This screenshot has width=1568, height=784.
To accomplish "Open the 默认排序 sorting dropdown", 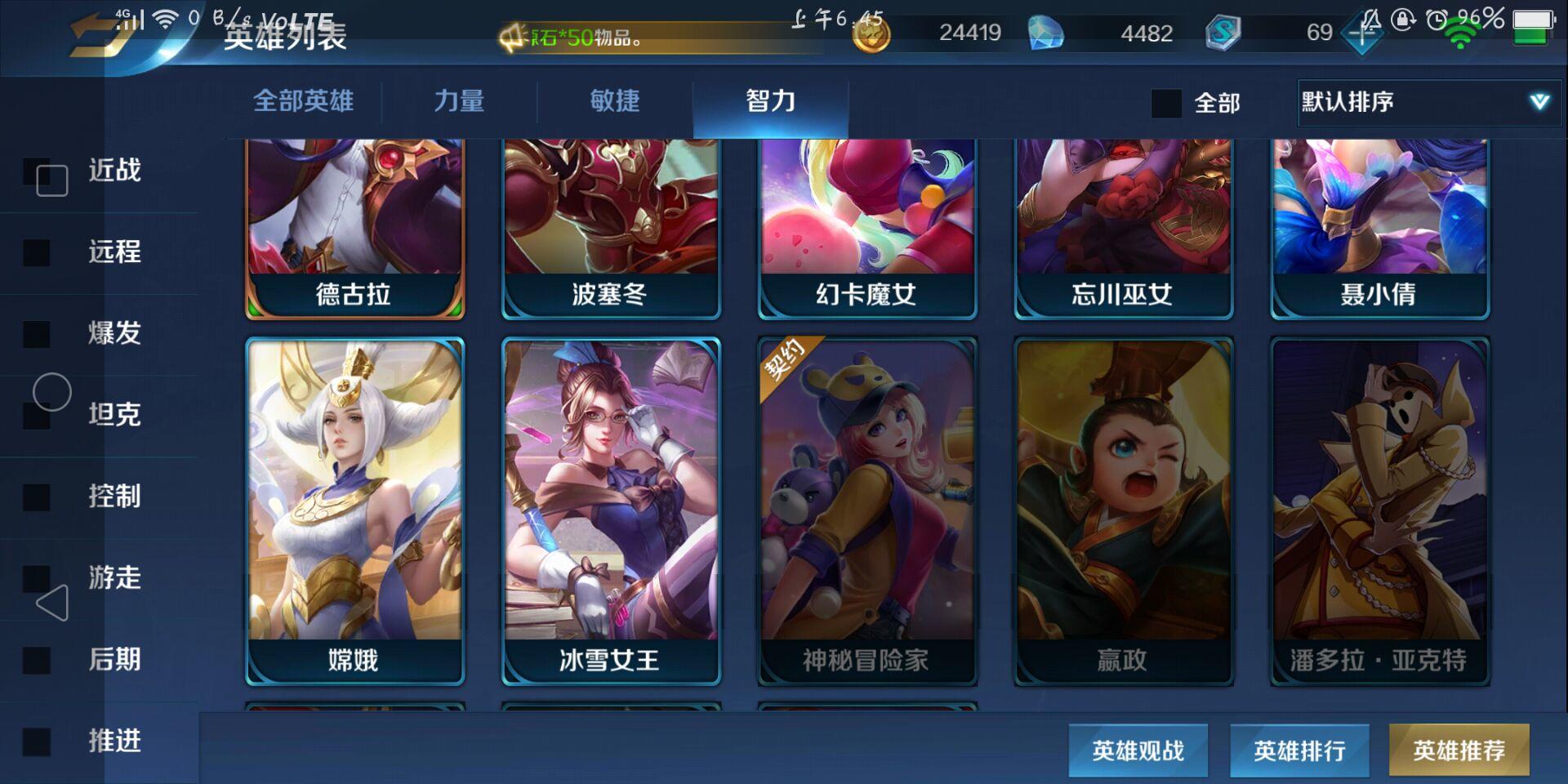I will point(1428,104).
